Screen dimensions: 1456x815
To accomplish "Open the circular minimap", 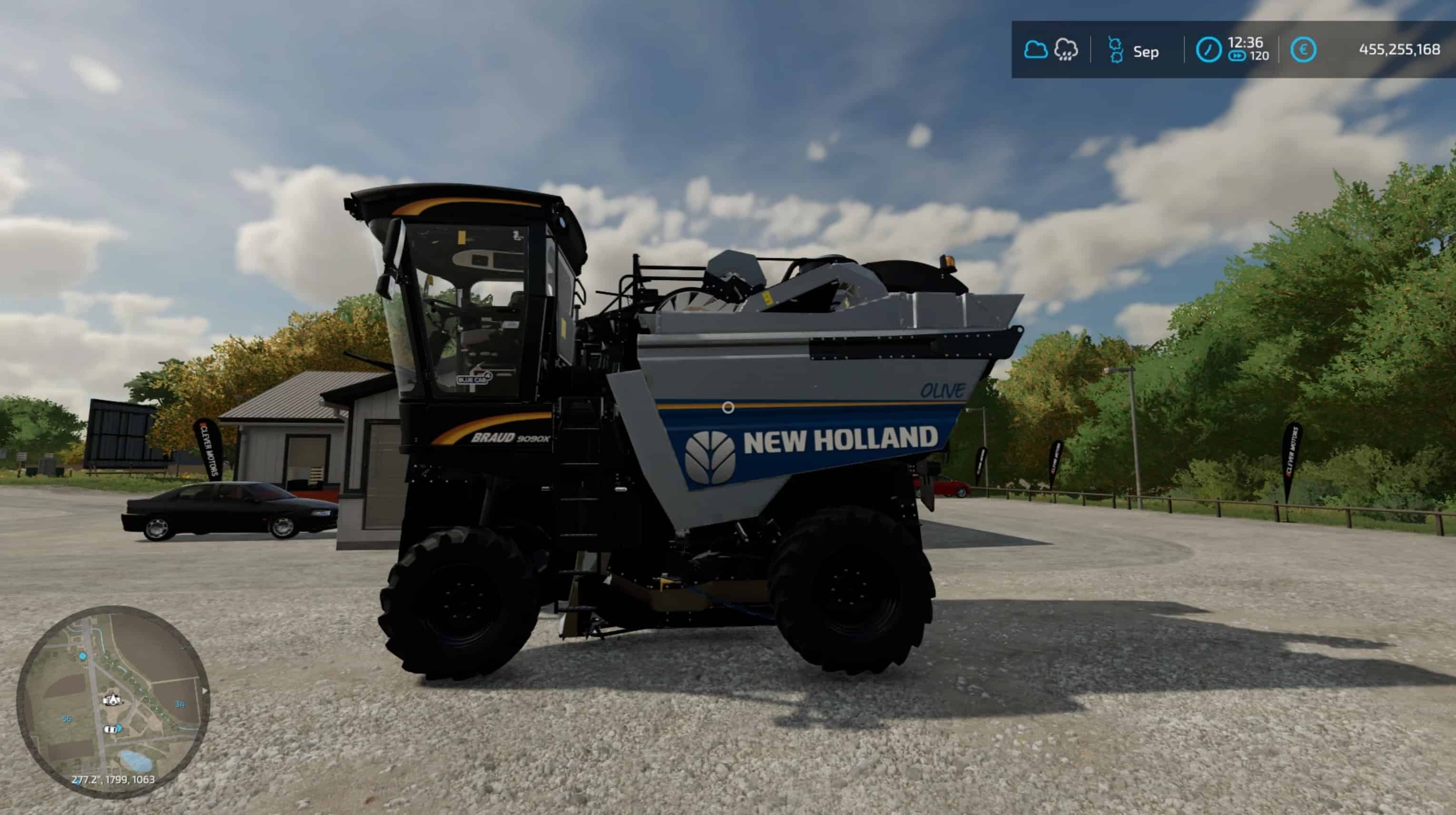I will (x=112, y=701).
